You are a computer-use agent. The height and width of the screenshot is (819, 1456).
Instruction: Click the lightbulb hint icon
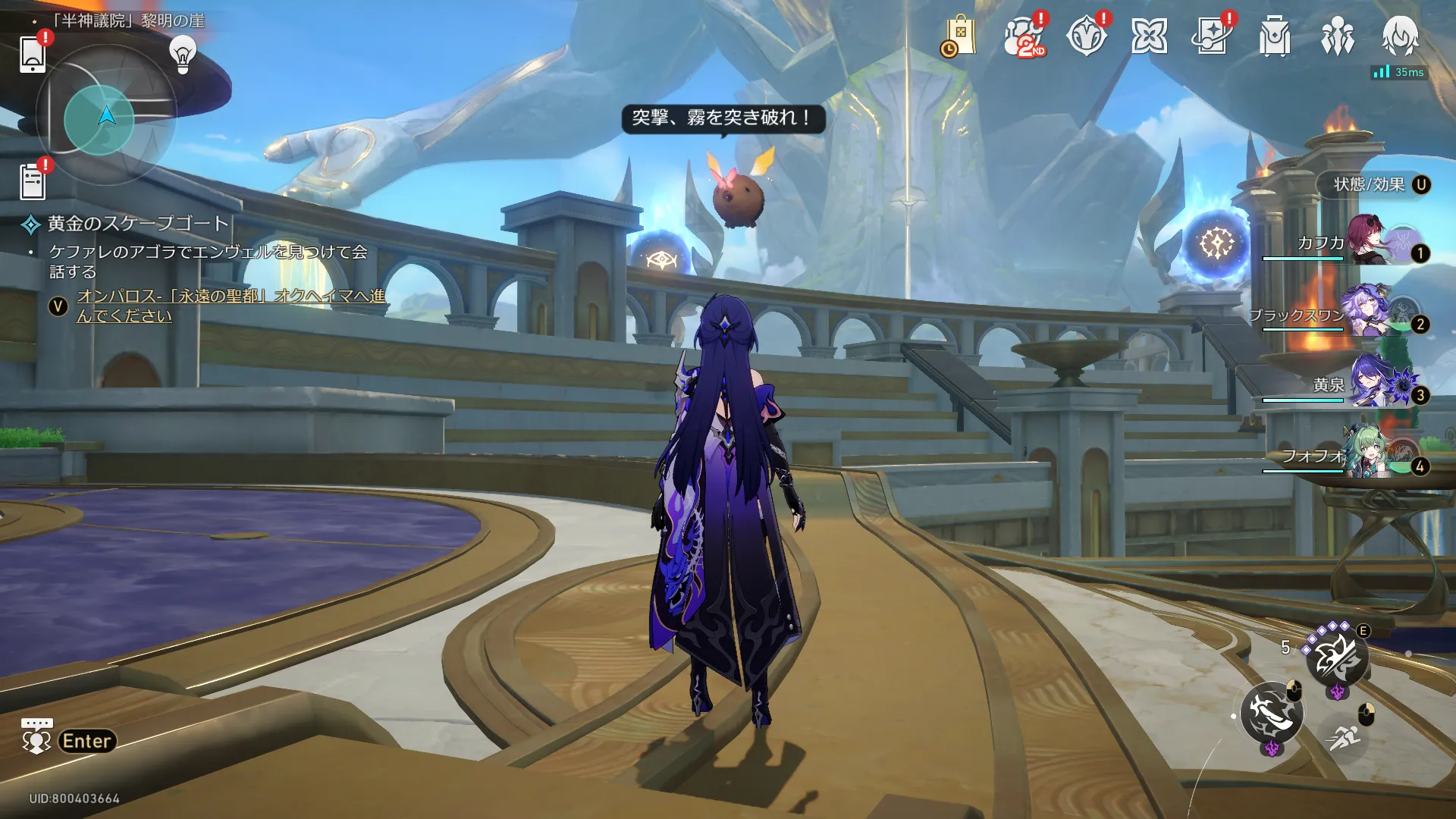(x=183, y=55)
